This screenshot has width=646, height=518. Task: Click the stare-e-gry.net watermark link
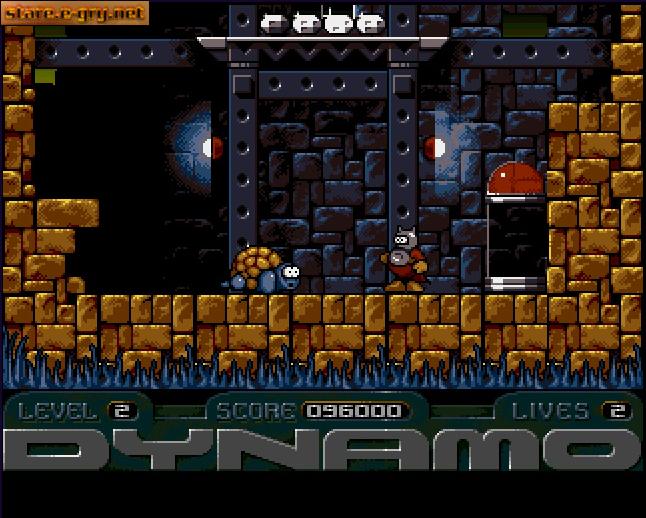click(x=75, y=13)
